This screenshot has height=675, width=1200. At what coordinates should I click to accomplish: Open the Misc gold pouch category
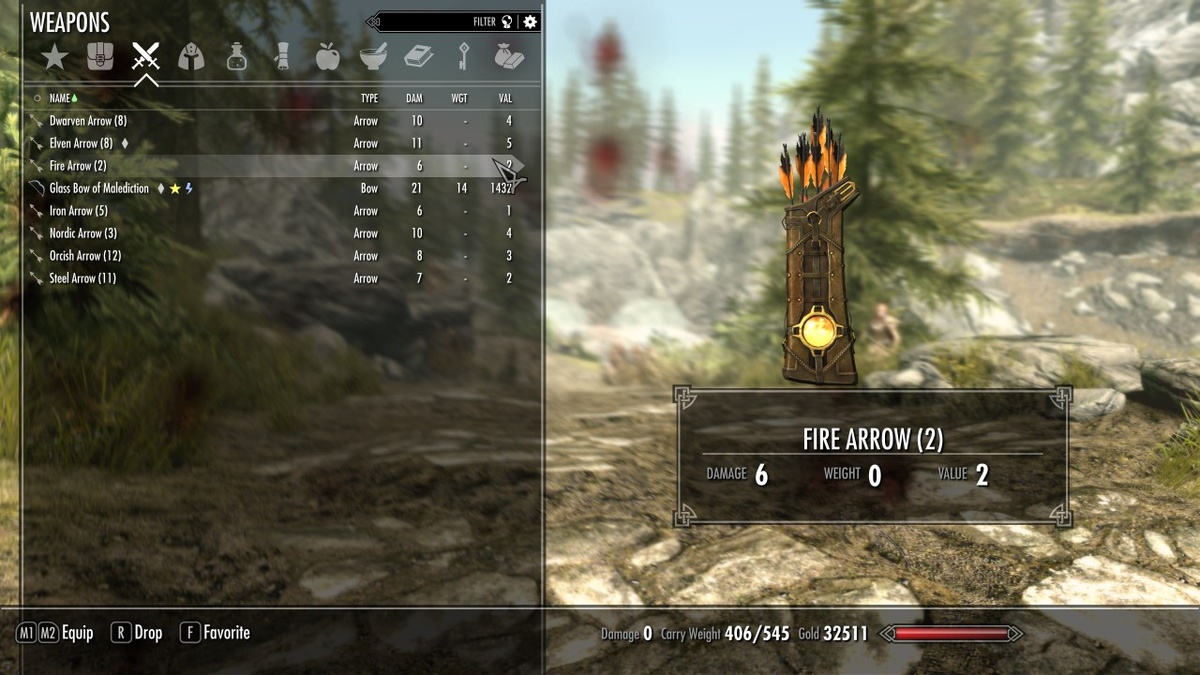point(509,57)
